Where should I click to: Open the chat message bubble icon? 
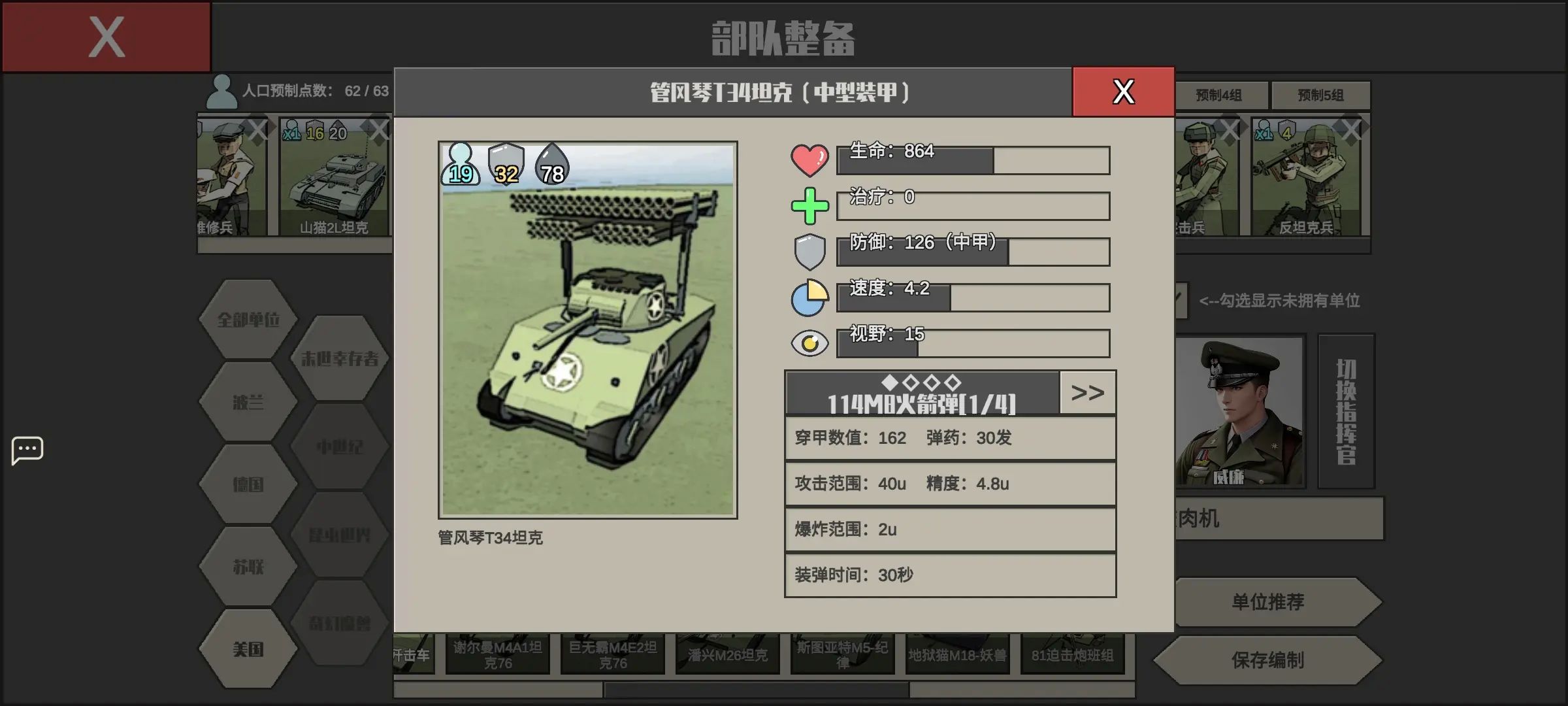coord(27,450)
